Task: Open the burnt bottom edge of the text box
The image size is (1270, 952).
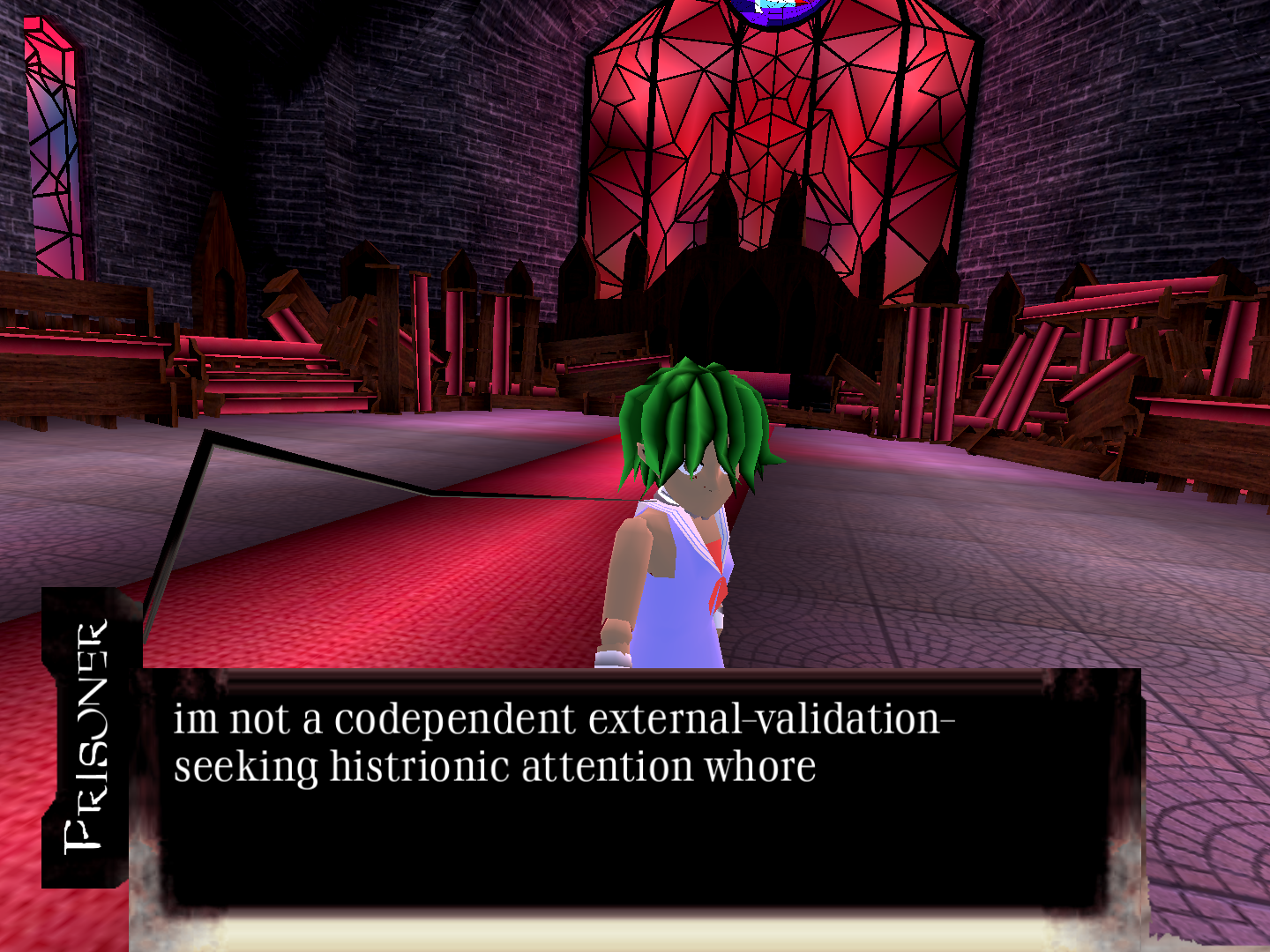Action: tap(635, 926)
